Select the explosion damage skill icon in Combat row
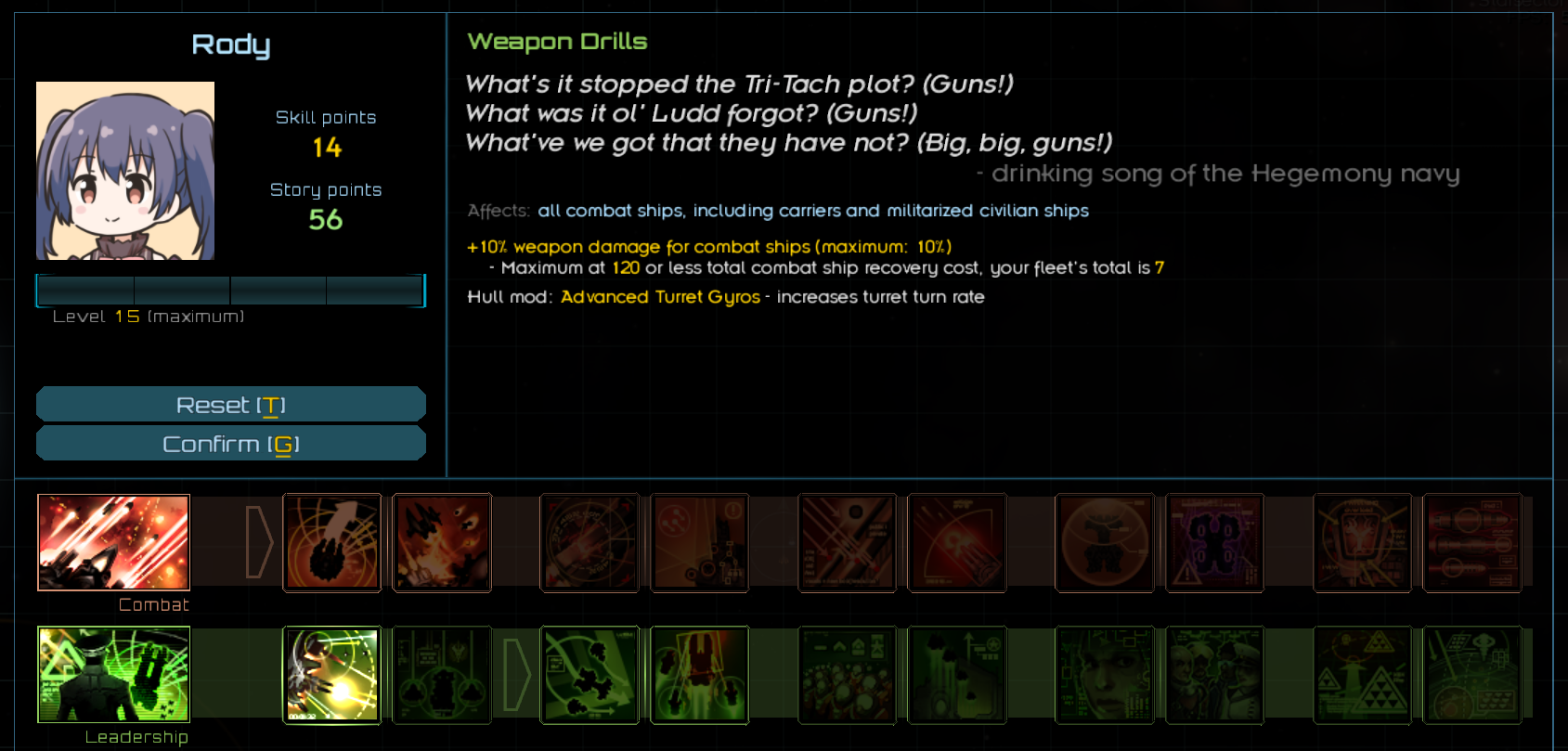The width and height of the screenshot is (1568, 751). tap(442, 543)
